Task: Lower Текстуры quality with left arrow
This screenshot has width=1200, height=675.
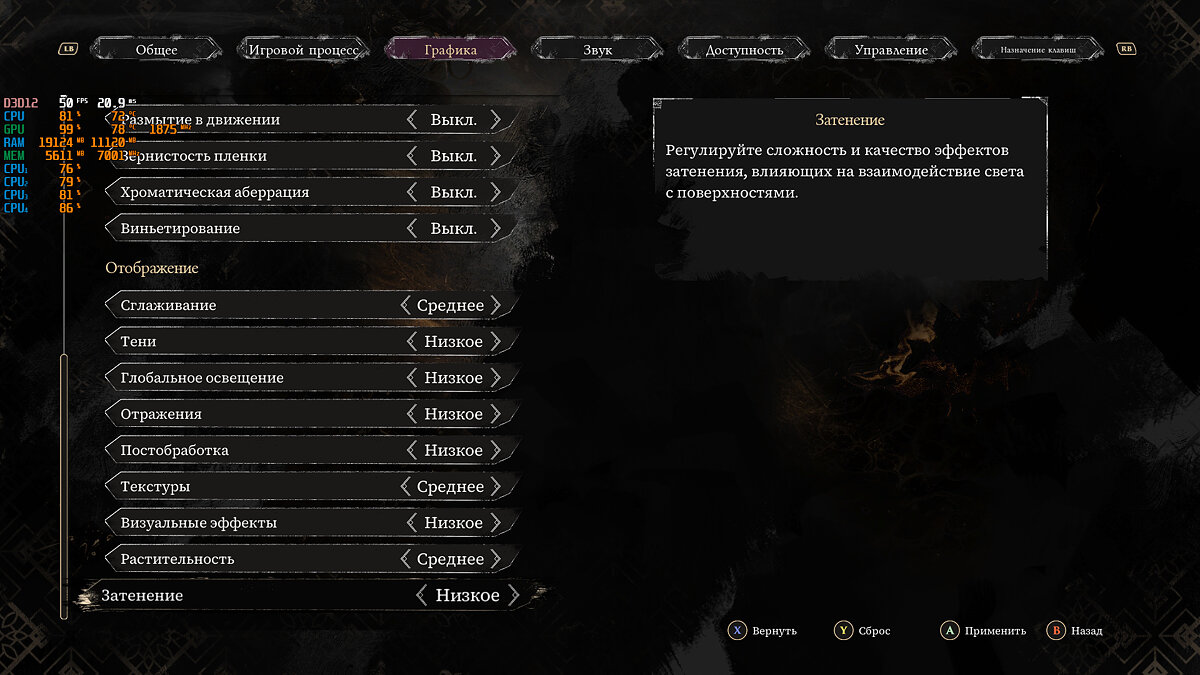Action: click(405, 487)
